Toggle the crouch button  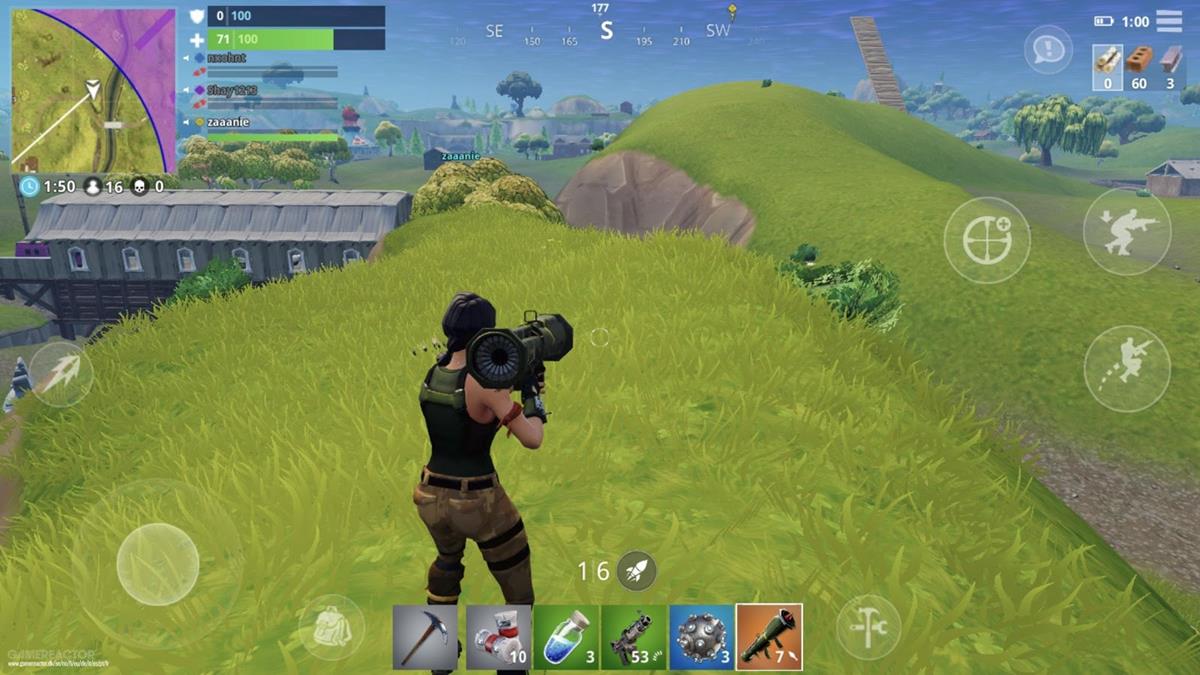(x=1127, y=232)
